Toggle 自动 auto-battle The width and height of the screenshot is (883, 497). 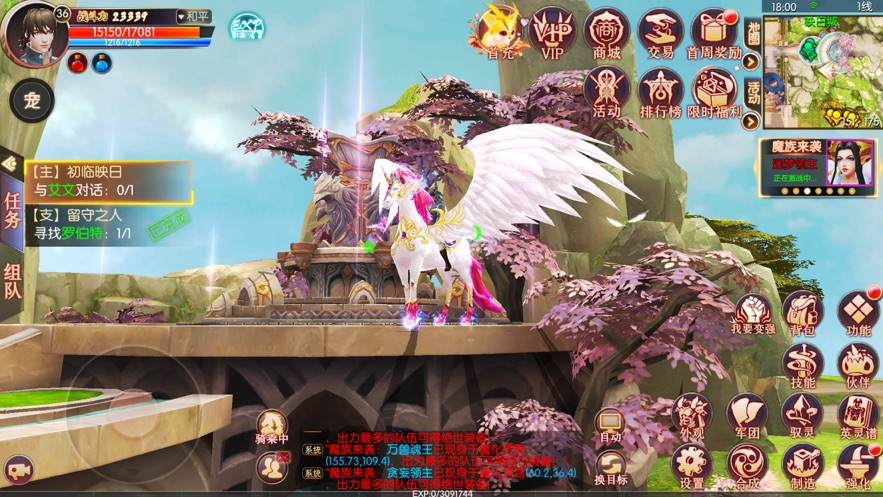[610, 424]
